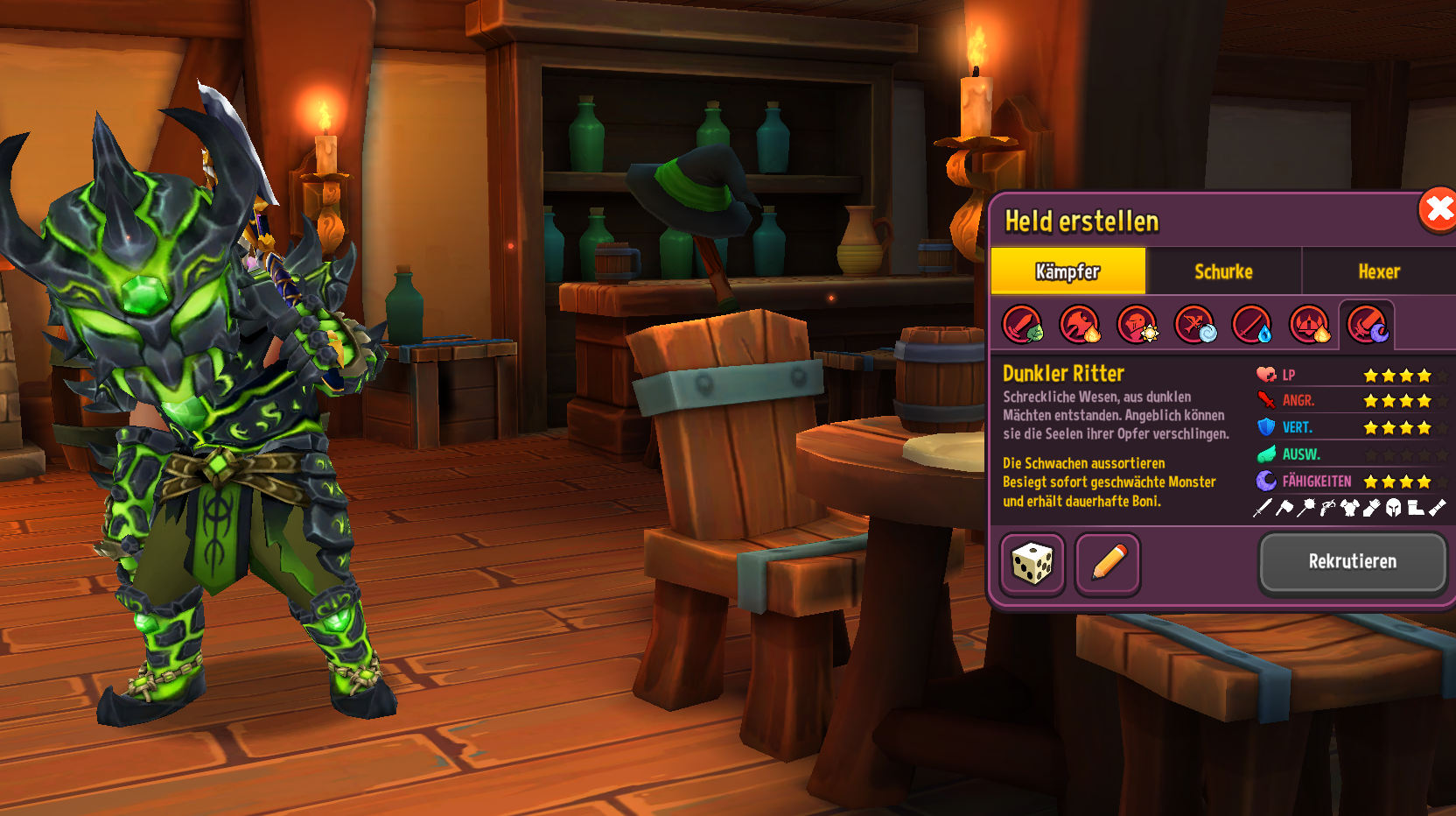Select the crossbow class with air swirl
1456x816 pixels.
tap(1195, 324)
